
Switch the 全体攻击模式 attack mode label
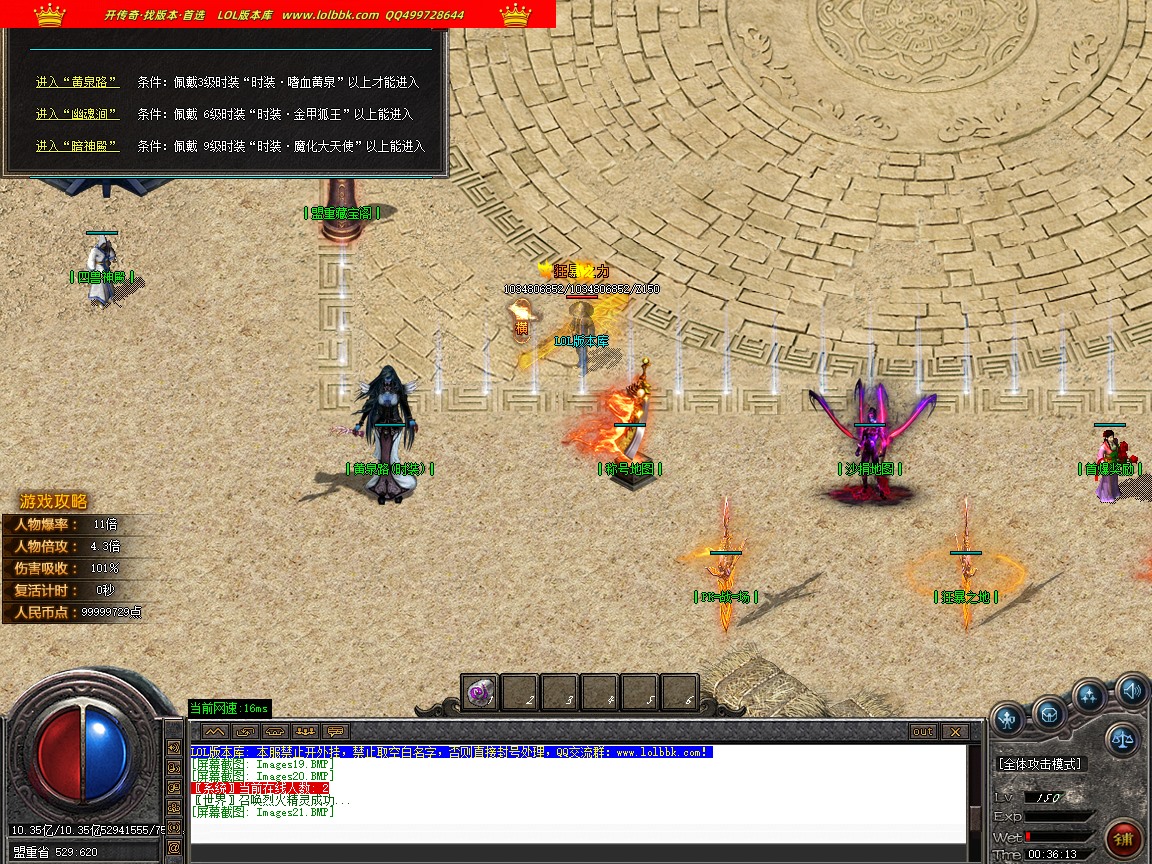tap(1040, 764)
